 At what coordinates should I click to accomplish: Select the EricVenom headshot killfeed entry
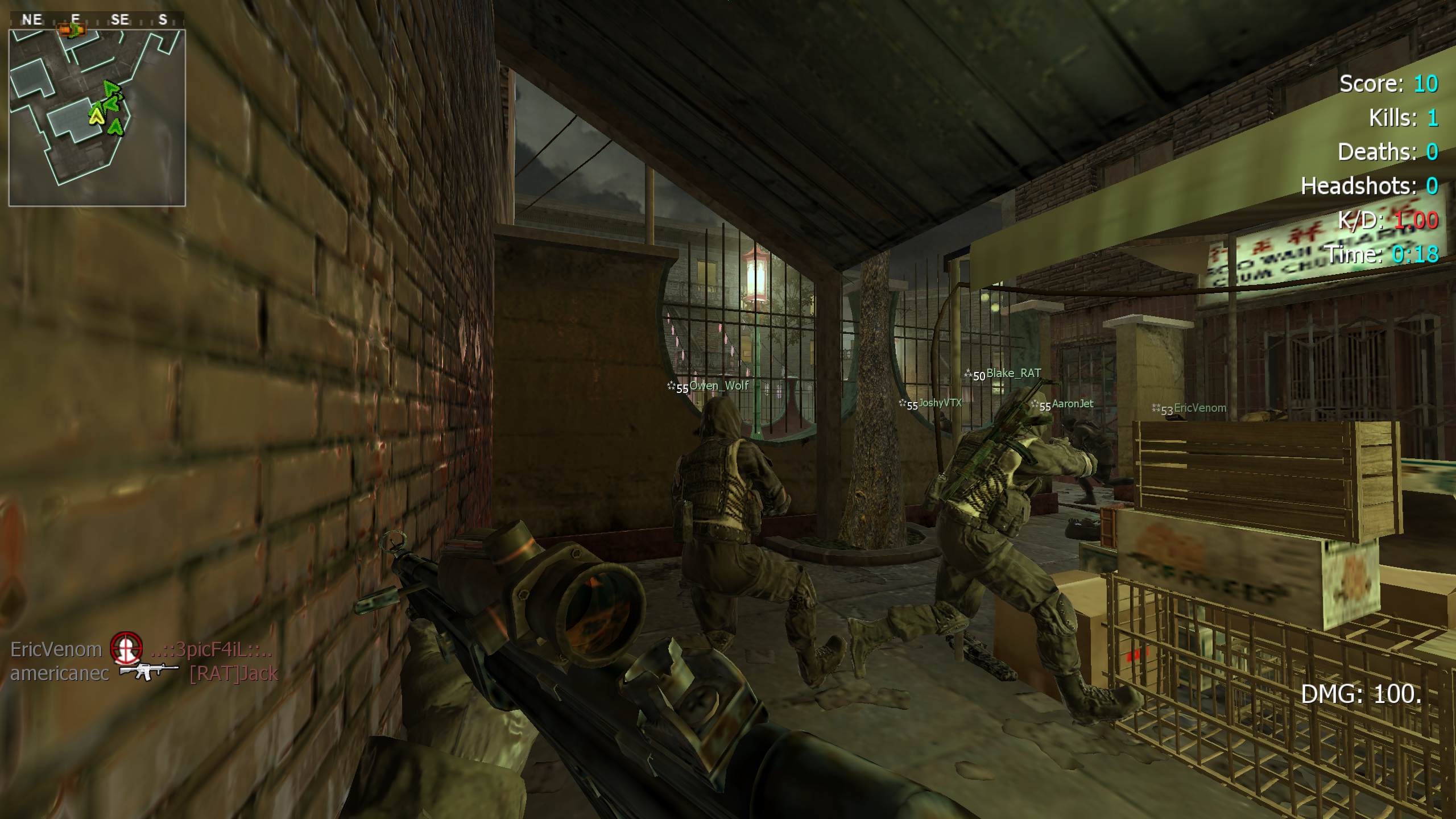[141, 650]
